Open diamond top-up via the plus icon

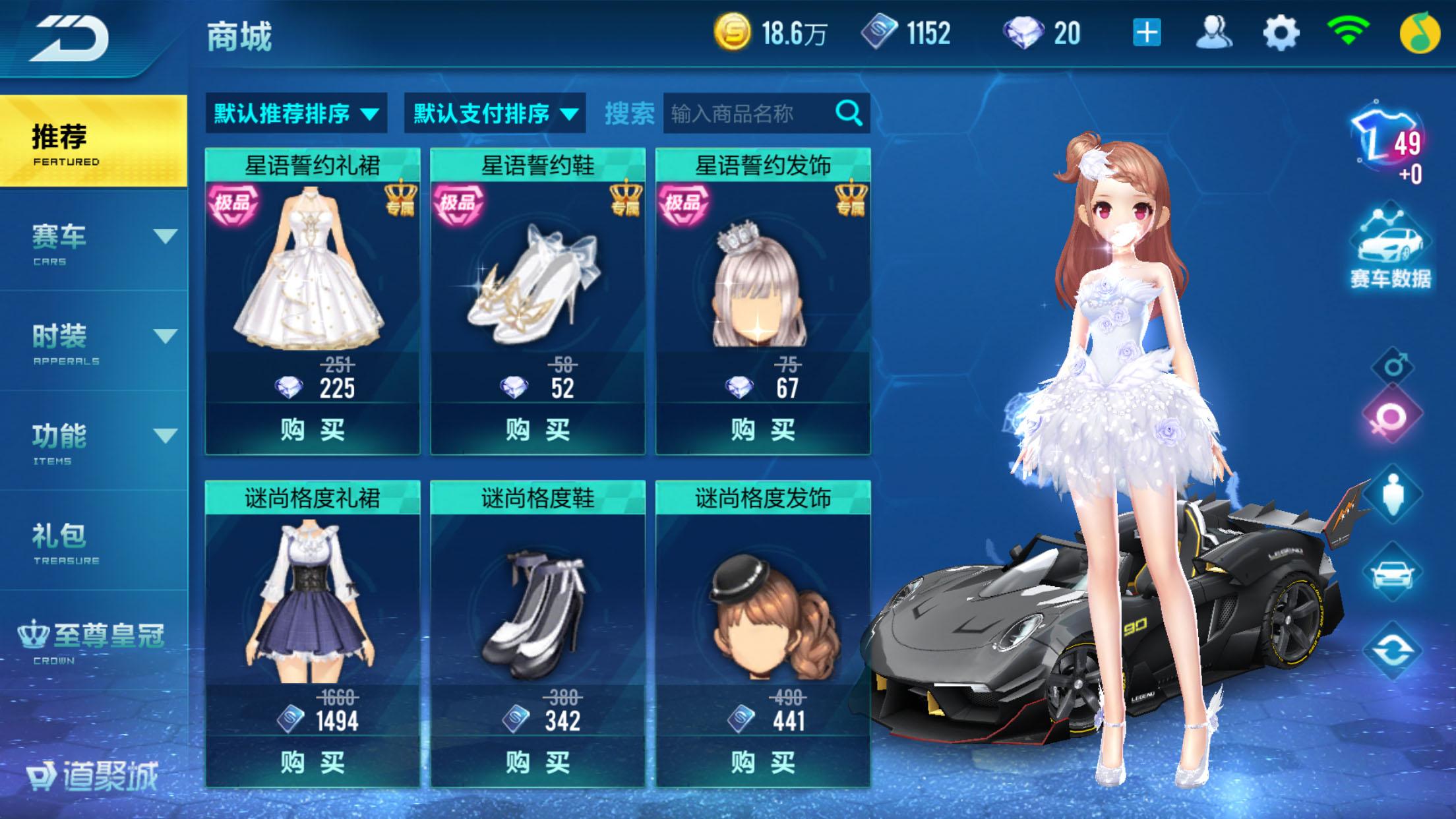(x=1148, y=31)
